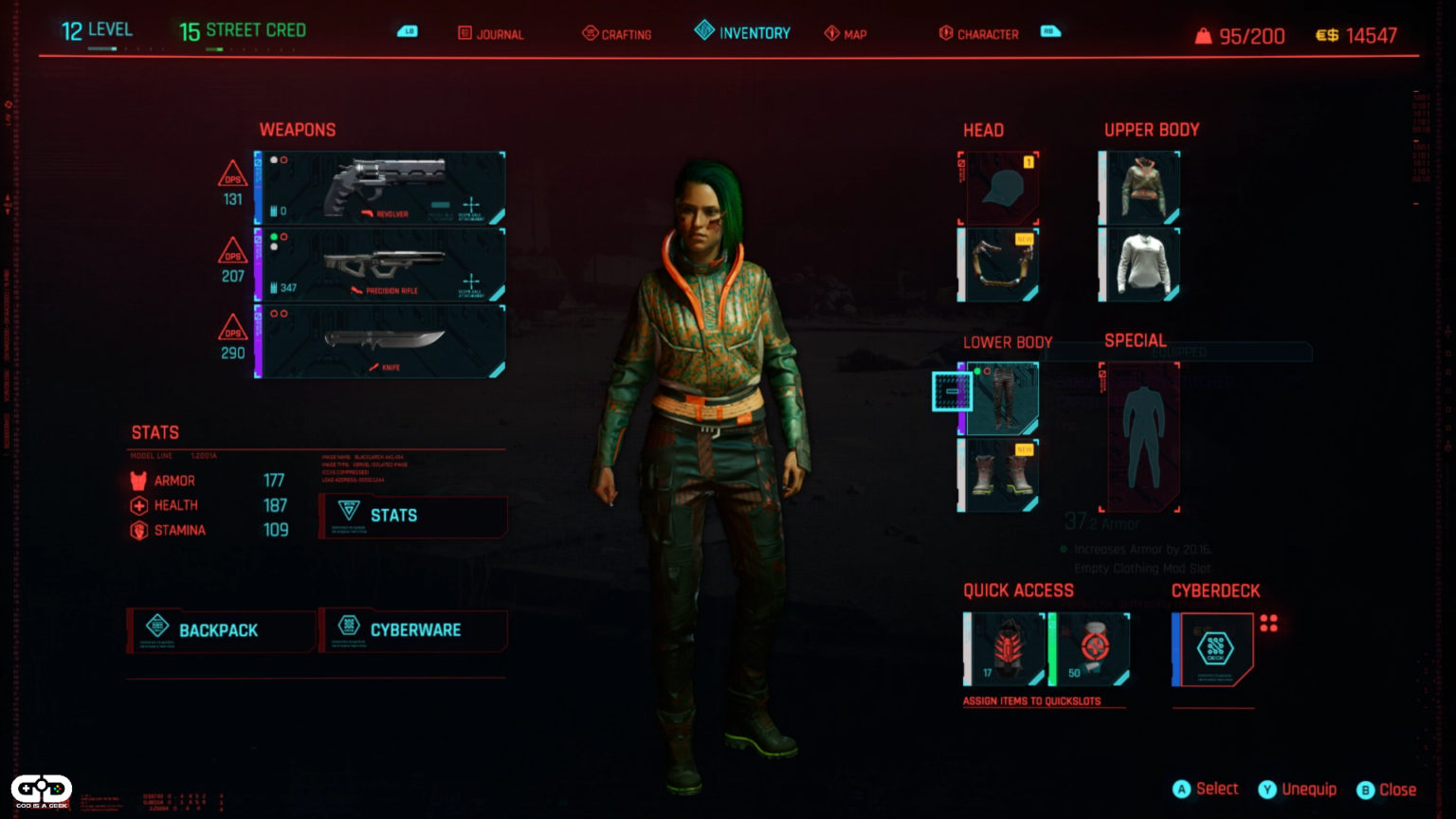
Task: Click the Cyberdeck hexagon icon
Action: [x=1213, y=649]
